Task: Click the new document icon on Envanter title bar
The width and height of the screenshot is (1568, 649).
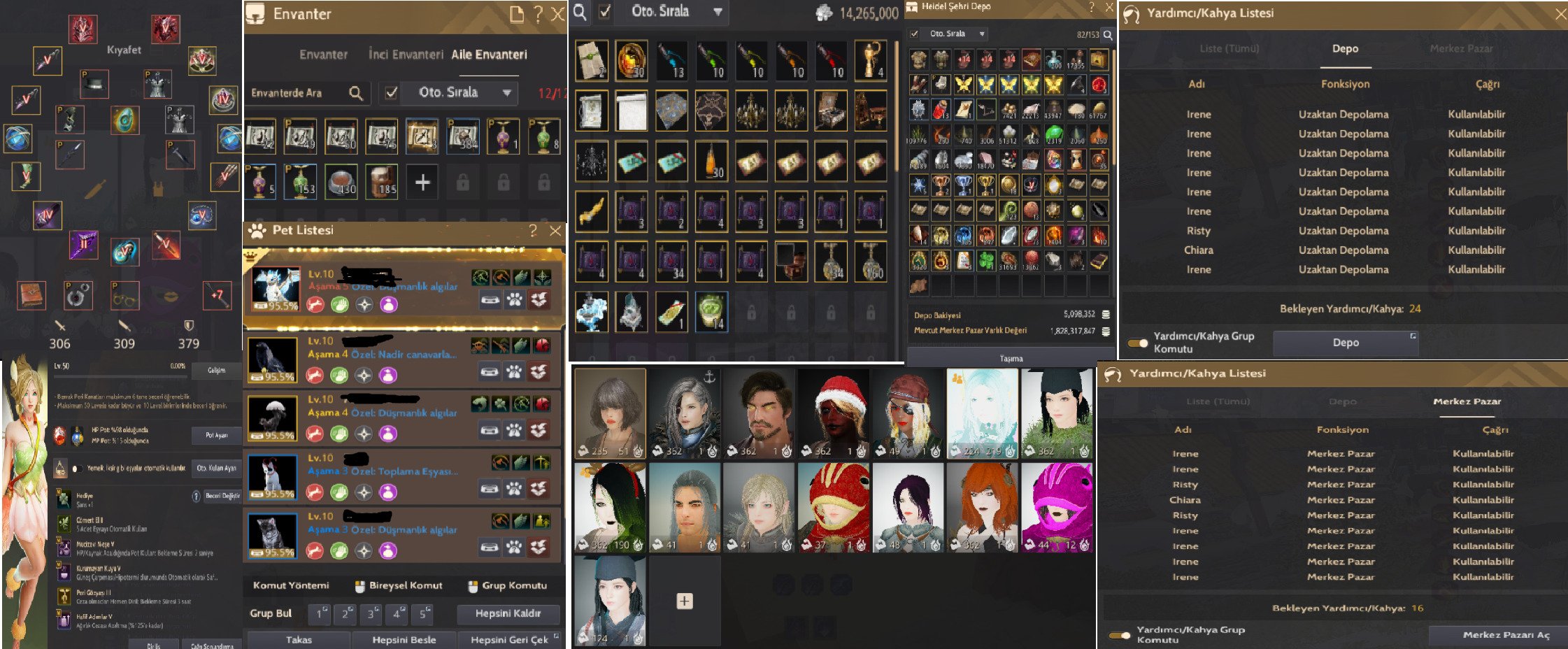Action: 517,13
